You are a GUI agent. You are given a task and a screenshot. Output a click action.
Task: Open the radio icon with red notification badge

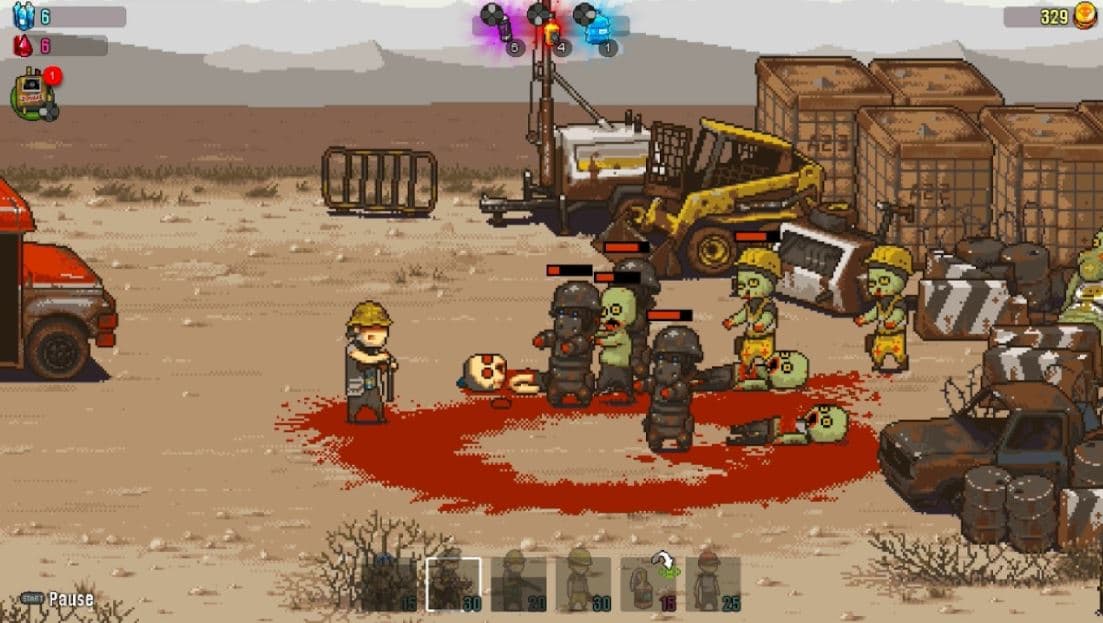click(33, 94)
